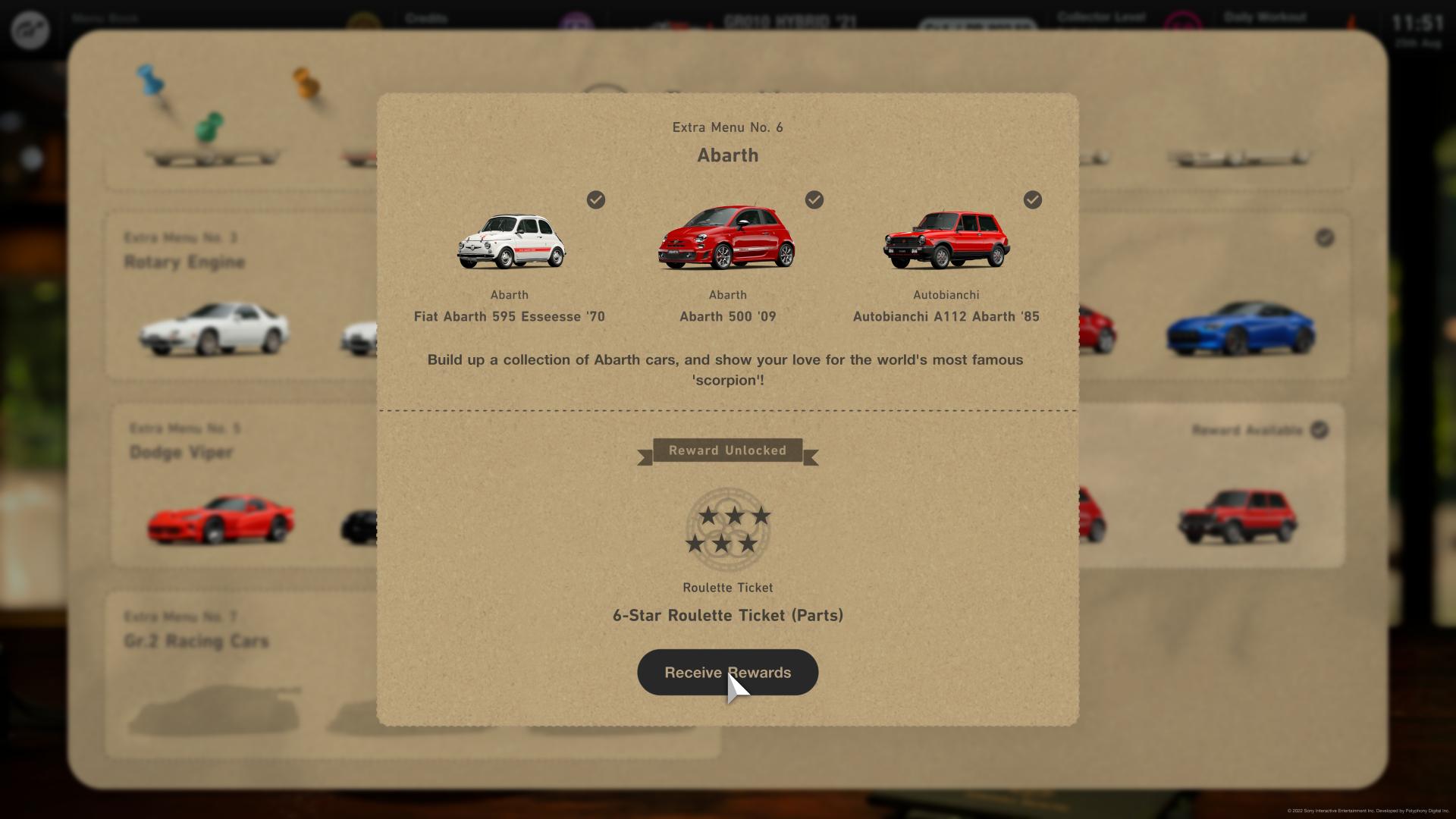Choose the red Abarth 500 '09 car
Viewport: 1456px width, 819px height.
[x=726, y=238]
